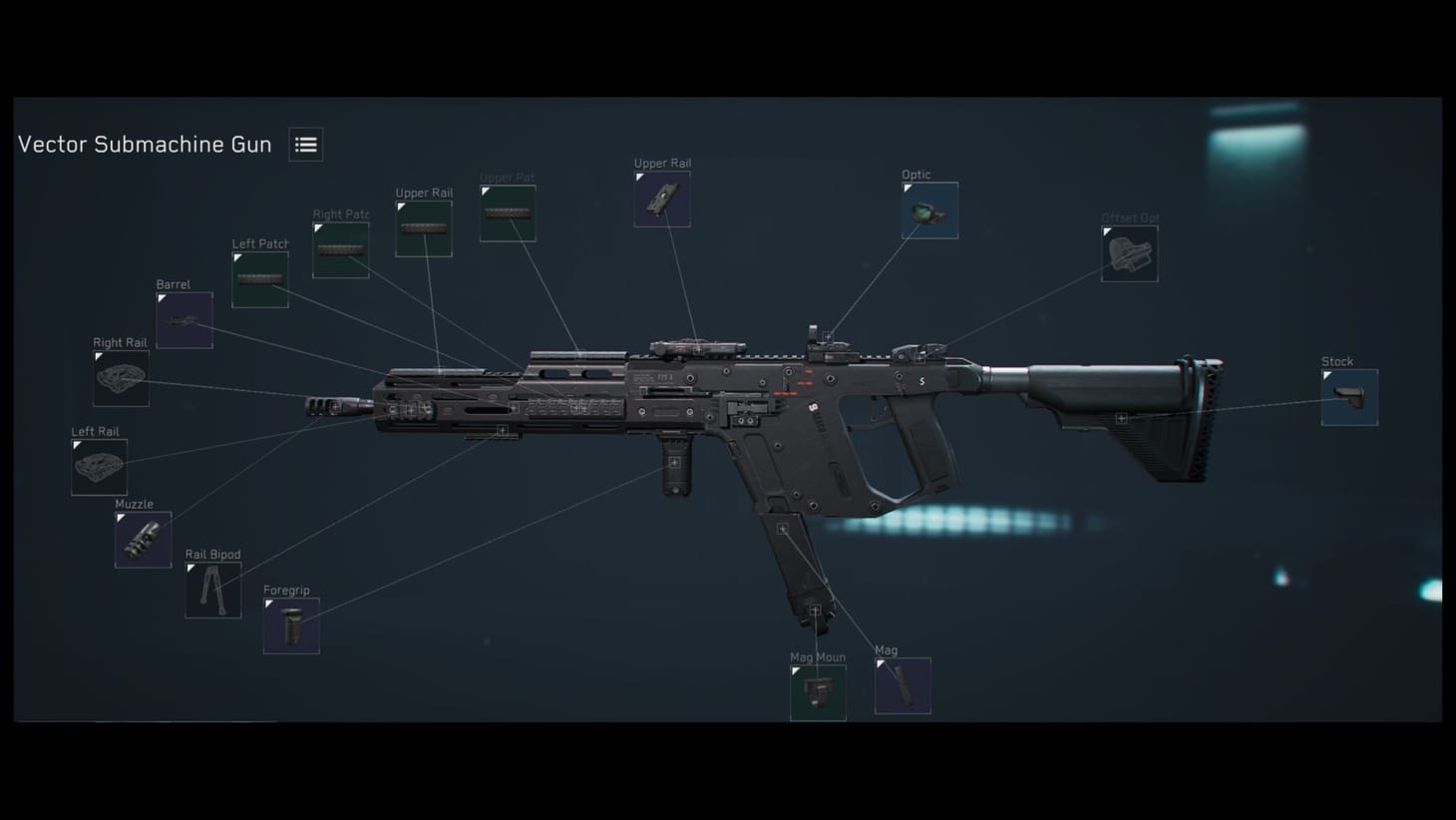Select the Left Rail attachment
Screen dimensions: 1456x820
[98, 466]
